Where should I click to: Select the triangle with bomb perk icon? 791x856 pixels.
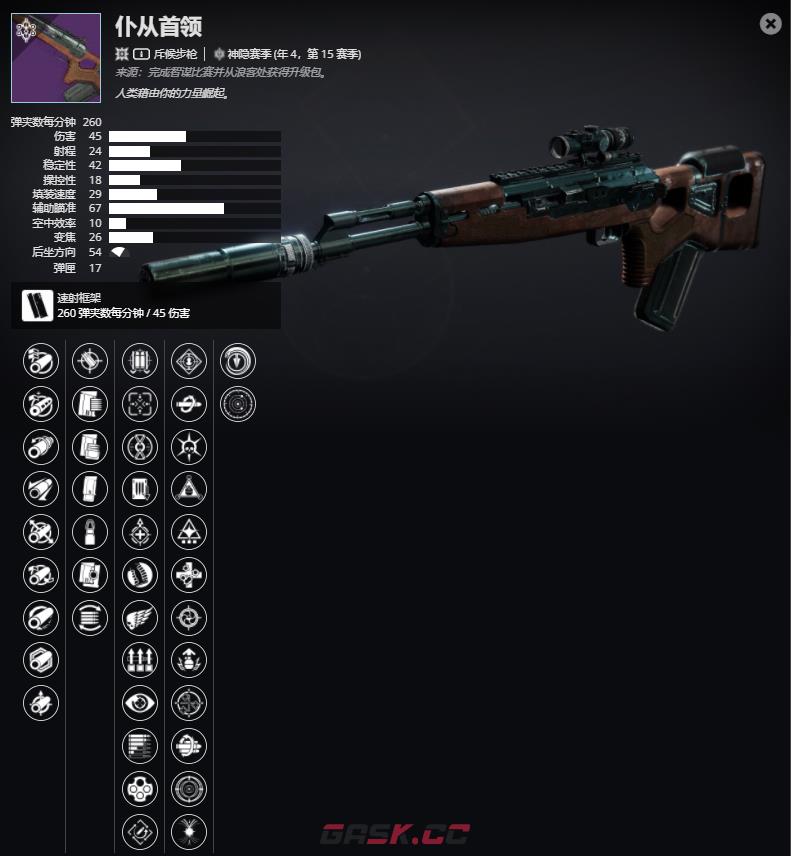pyautogui.click(x=189, y=489)
